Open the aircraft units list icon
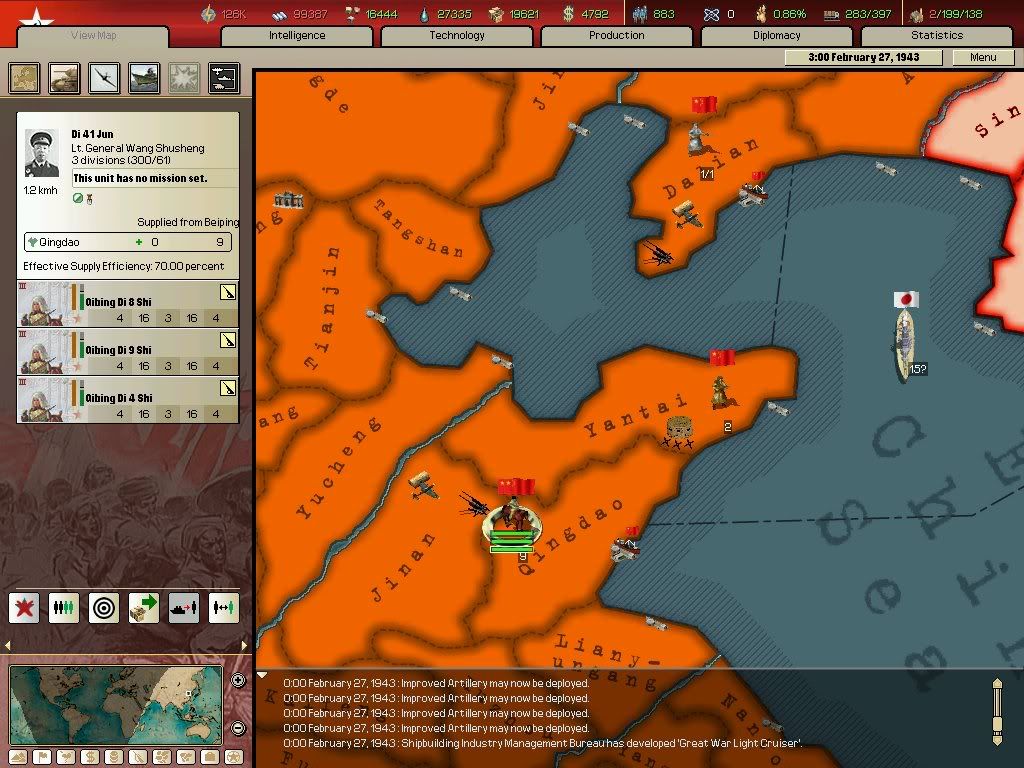This screenshot has height=768, width=1024. pos(105,78)
